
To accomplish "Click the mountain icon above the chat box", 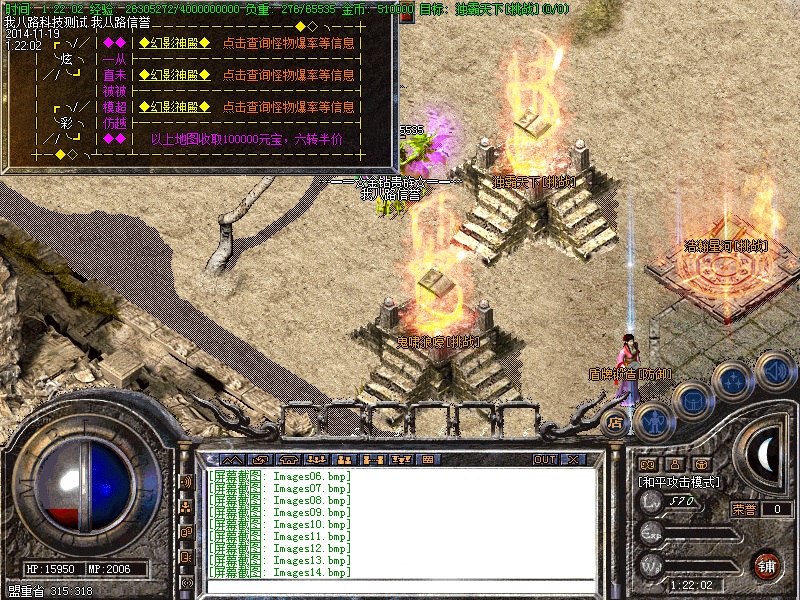I will pos(232,460).
